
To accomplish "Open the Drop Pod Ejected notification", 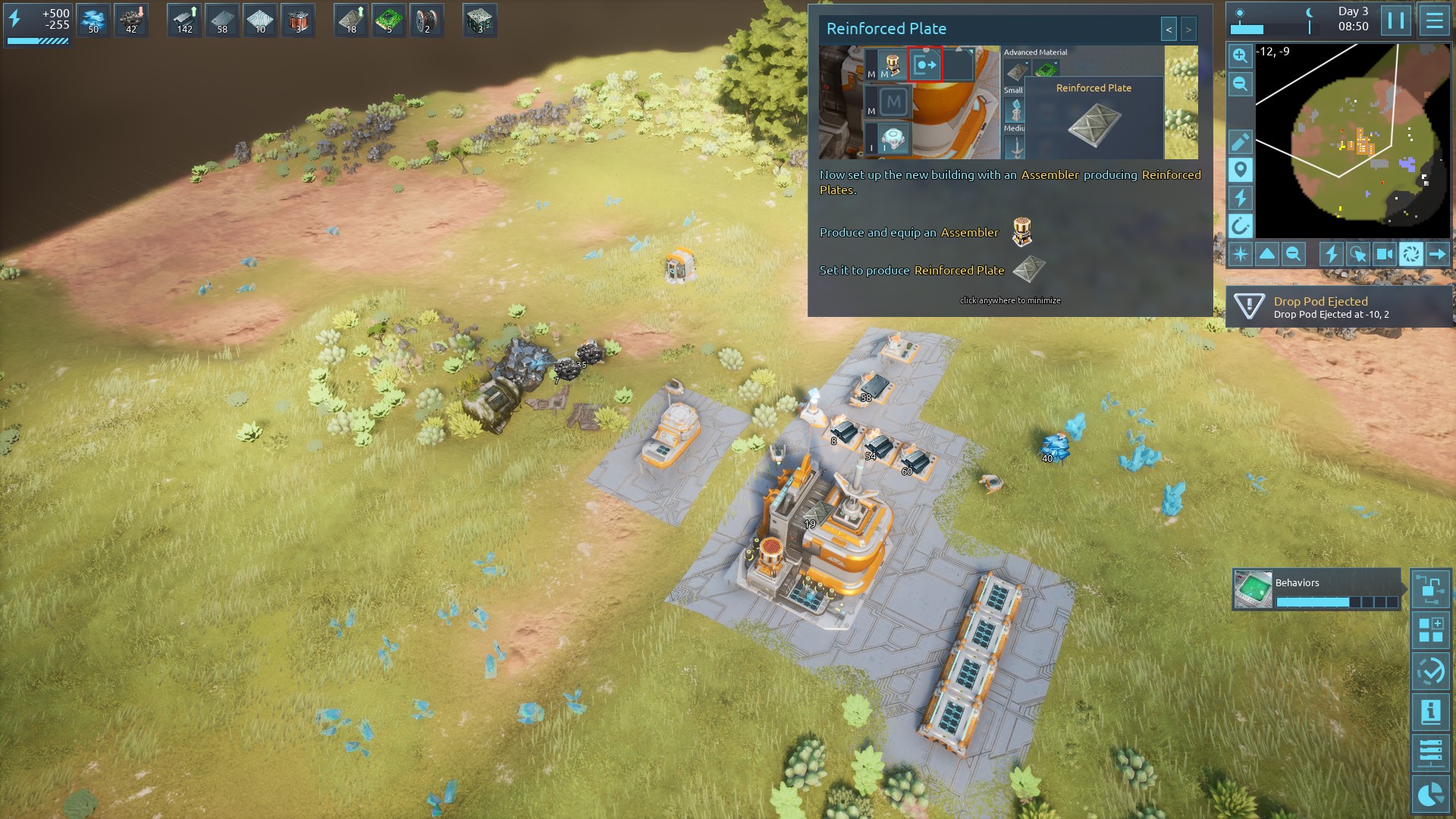I will pyautogui.click(x=1338, y=307).
